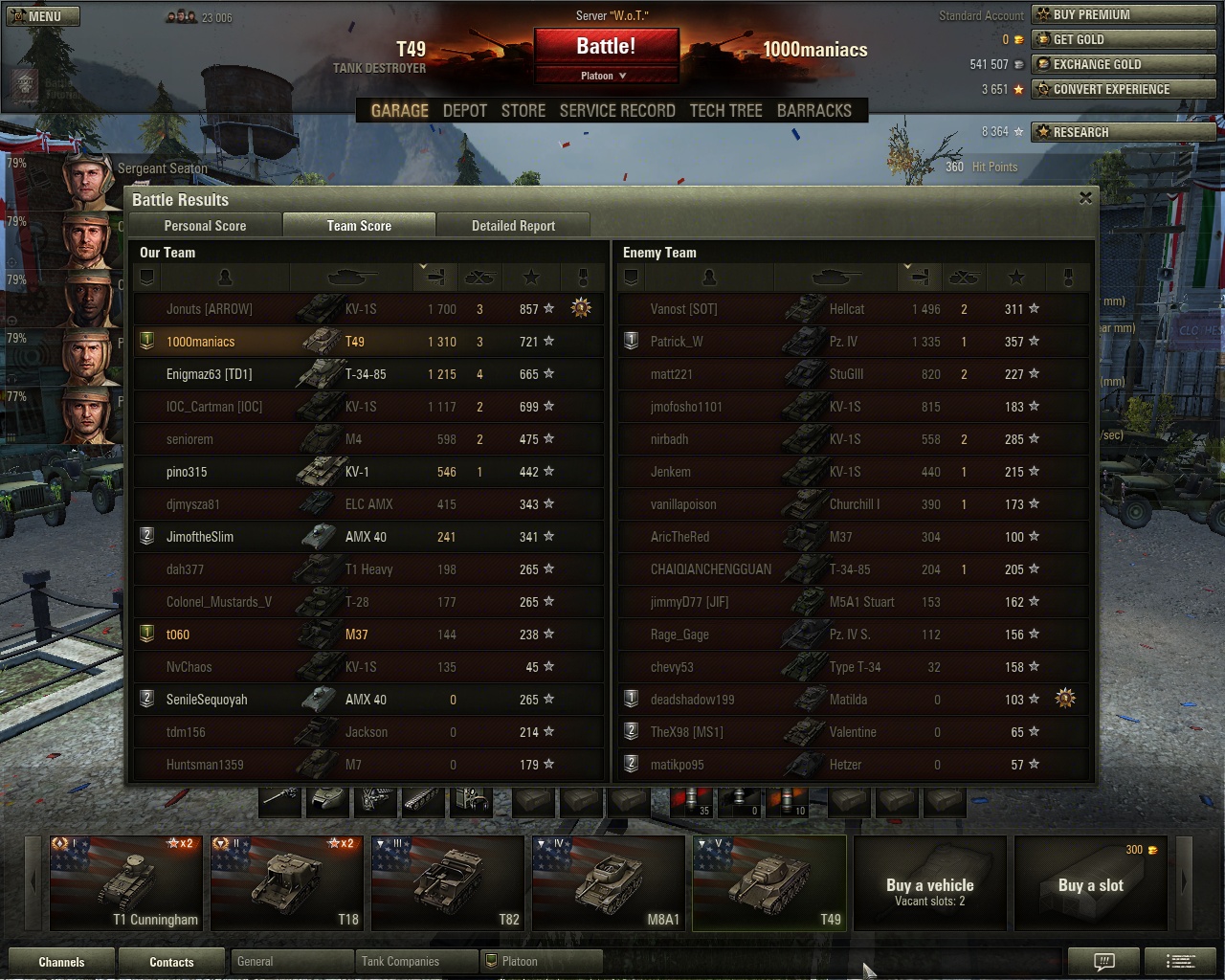This screenshot has width=1225, height=980.
Task: Visit the Barracks
Action: coord(813,111)
